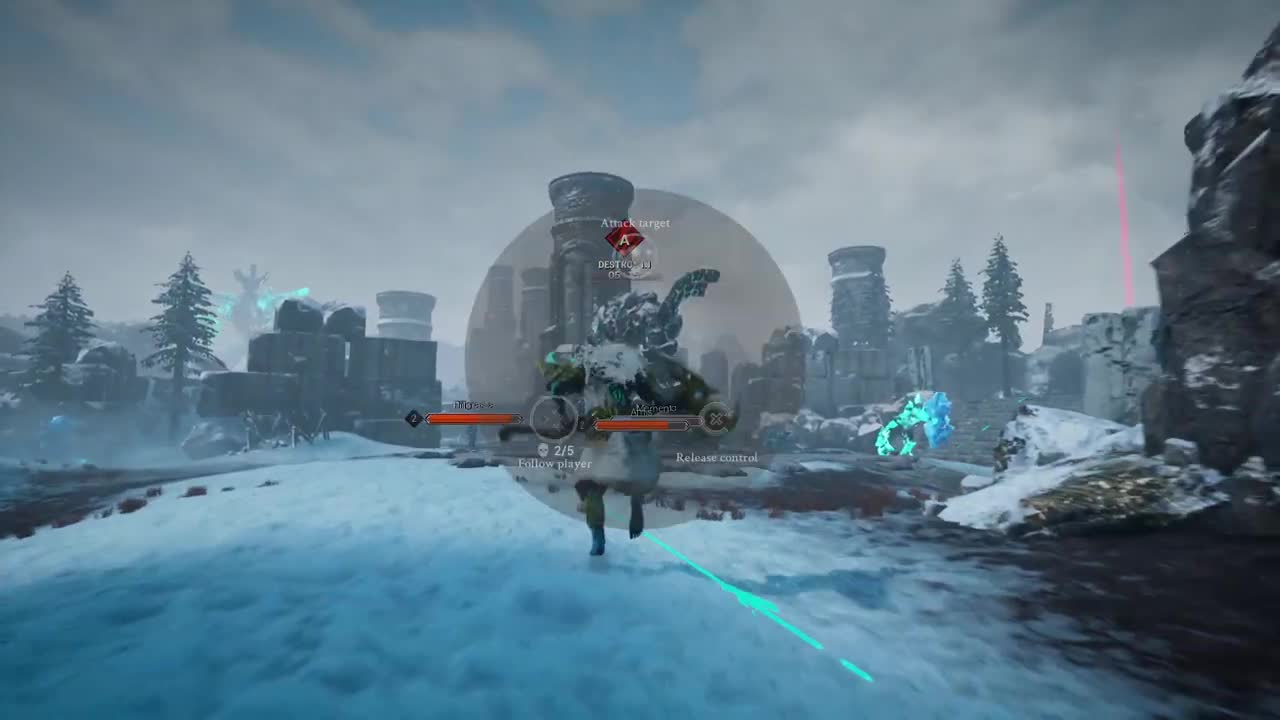Click the badge left of the Memento Artis bar
This screenshot has height=720, width=1280.
[x=581, y=425]
